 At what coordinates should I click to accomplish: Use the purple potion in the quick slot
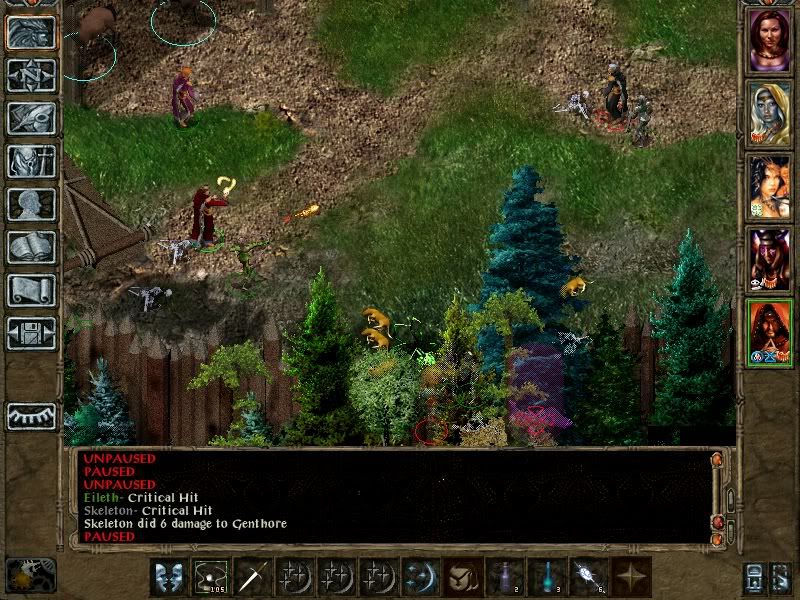point(503,577)
